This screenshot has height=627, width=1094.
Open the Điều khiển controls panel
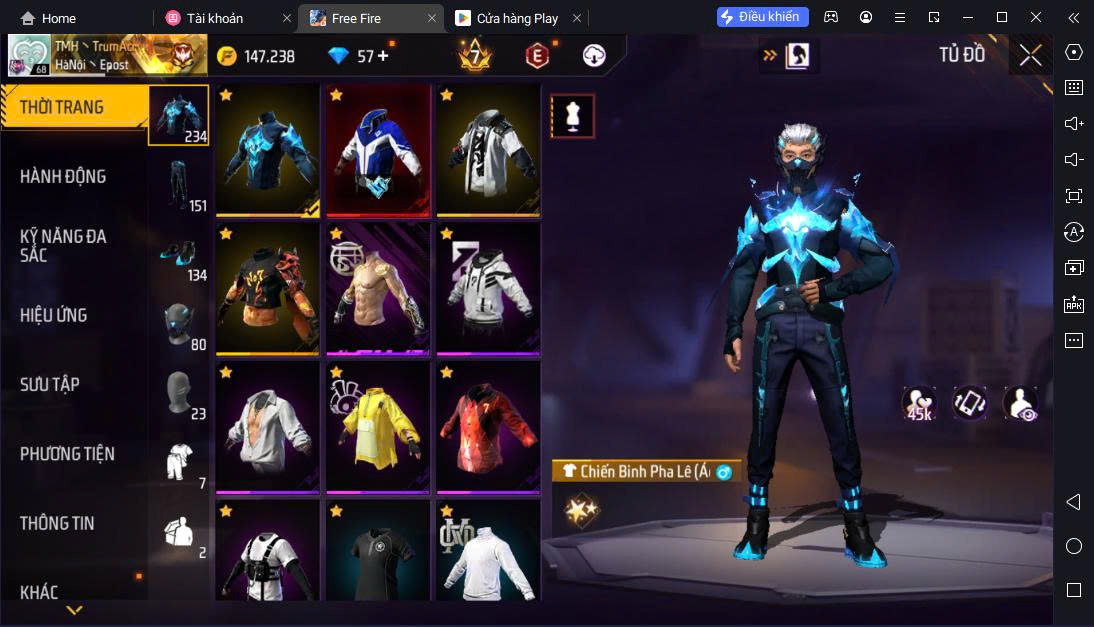tap(762, 17)
